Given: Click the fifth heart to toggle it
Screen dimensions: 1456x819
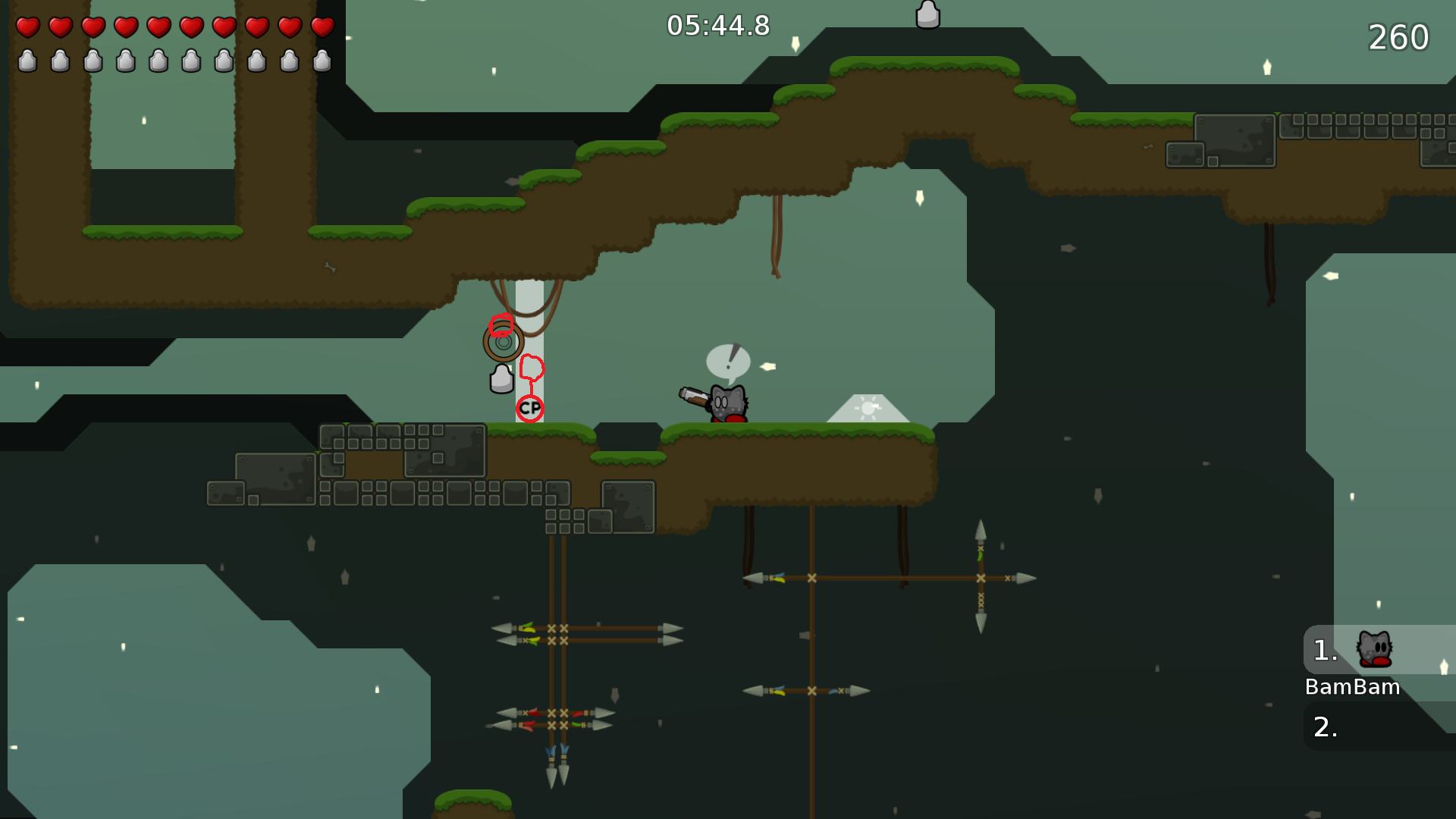Looking at the screenshot, I should 158,28.
